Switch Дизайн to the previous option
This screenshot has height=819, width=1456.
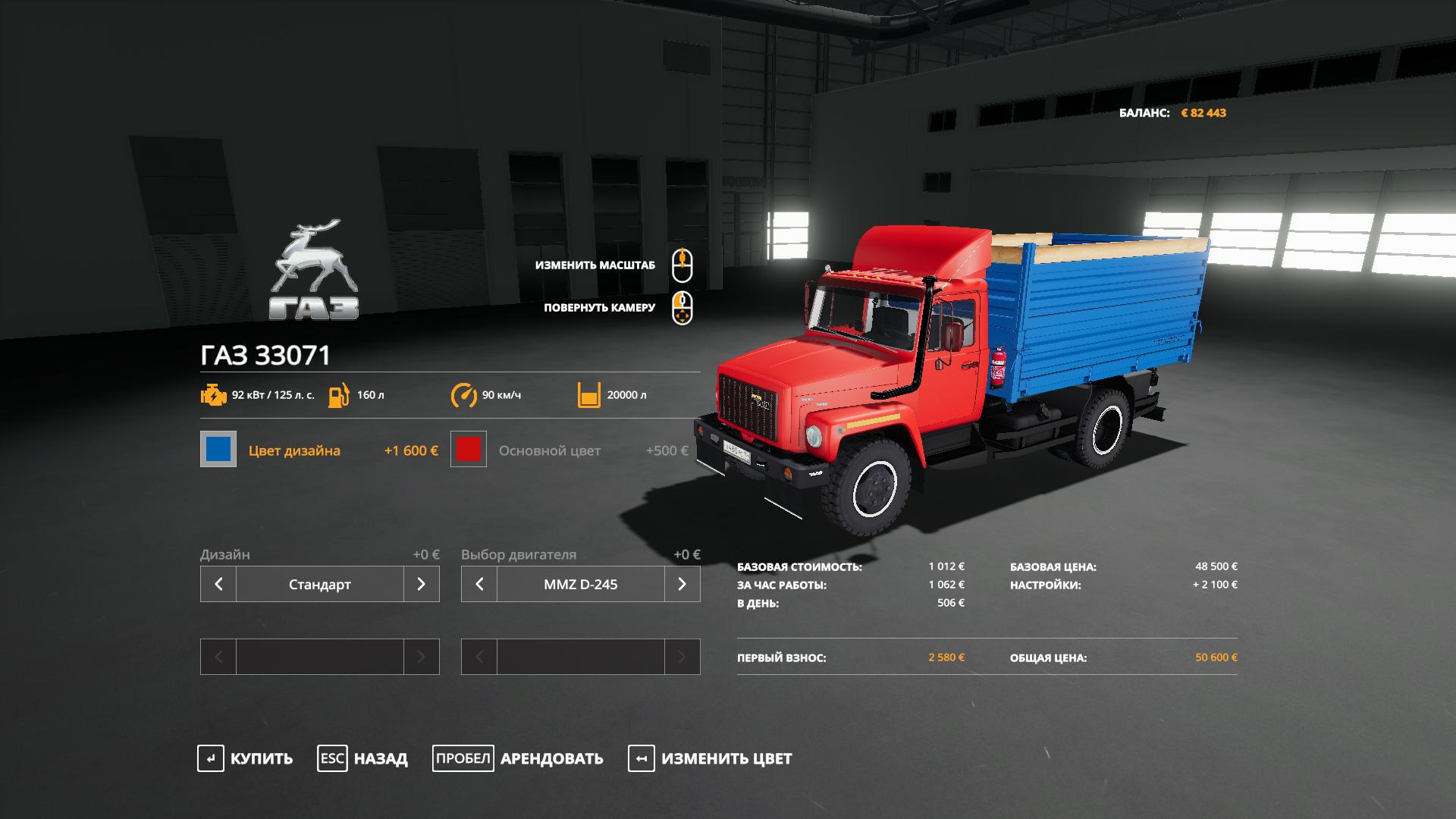point(218,584)
